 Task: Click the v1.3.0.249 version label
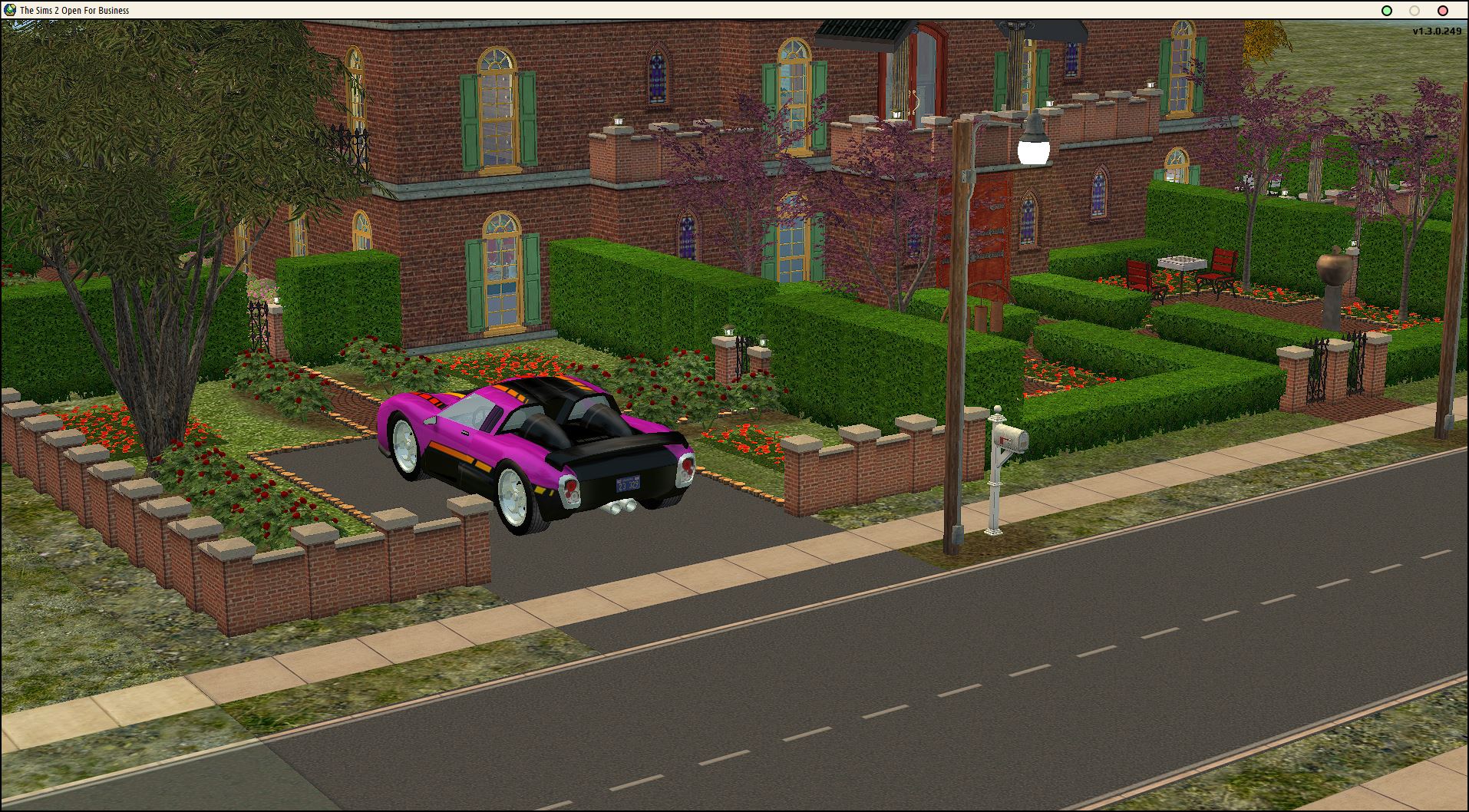point(1438,32)
